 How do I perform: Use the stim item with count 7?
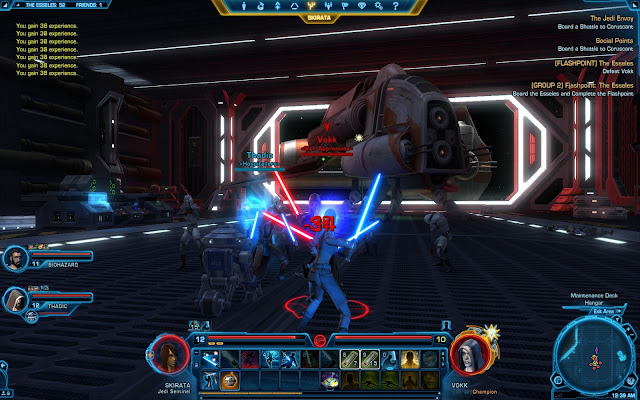(350, 359)
